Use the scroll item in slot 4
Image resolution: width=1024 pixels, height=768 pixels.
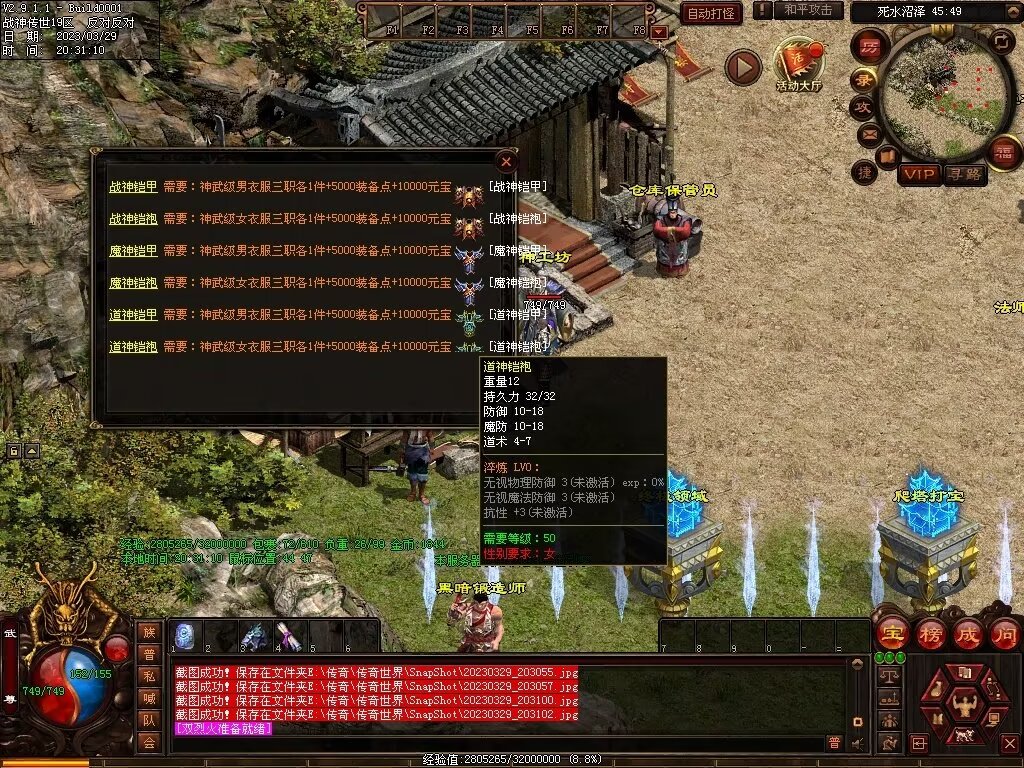pyautogui.click(x=288, y=636)
